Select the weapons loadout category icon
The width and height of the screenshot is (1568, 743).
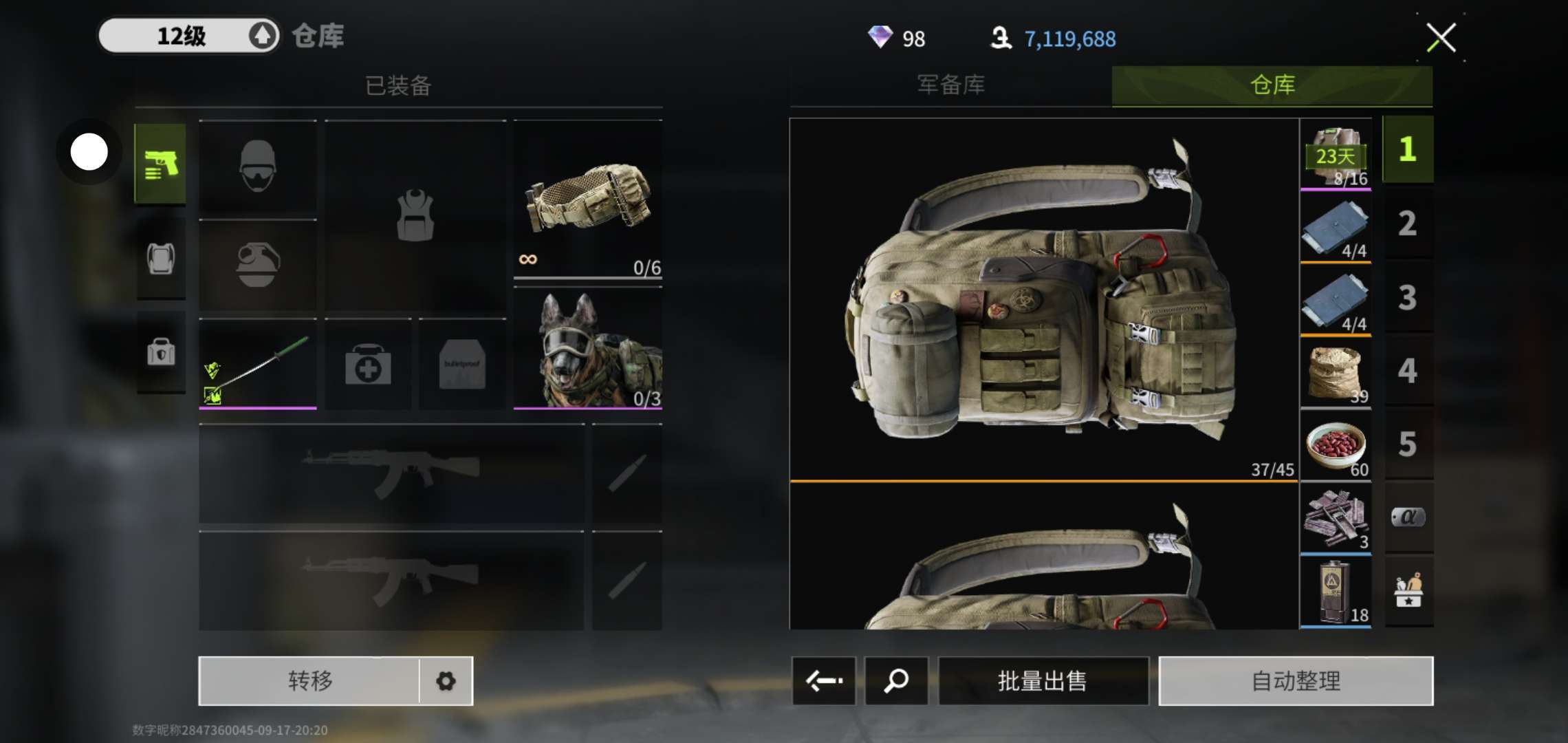[161, 164]
